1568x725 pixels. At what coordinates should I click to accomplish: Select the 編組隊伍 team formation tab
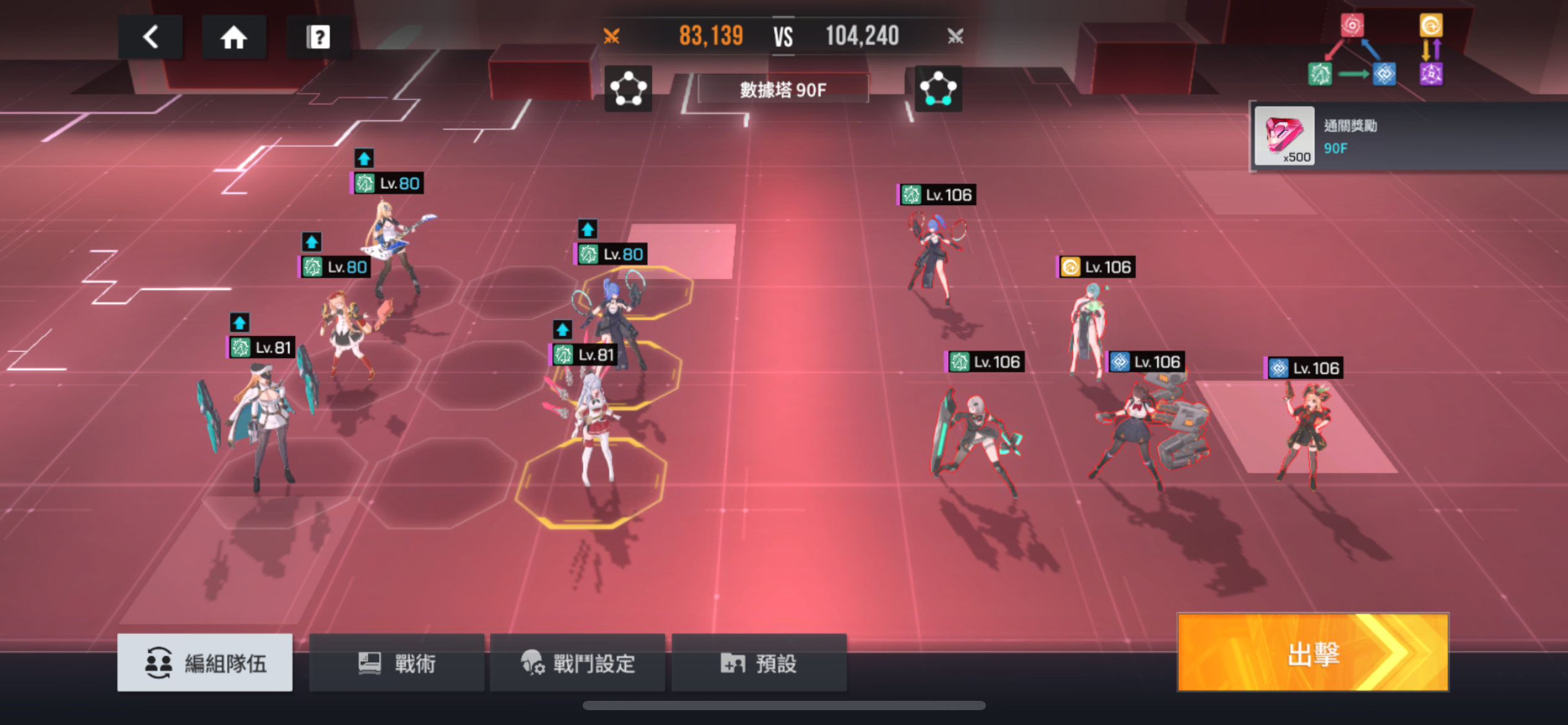click(x=205, y=662)
